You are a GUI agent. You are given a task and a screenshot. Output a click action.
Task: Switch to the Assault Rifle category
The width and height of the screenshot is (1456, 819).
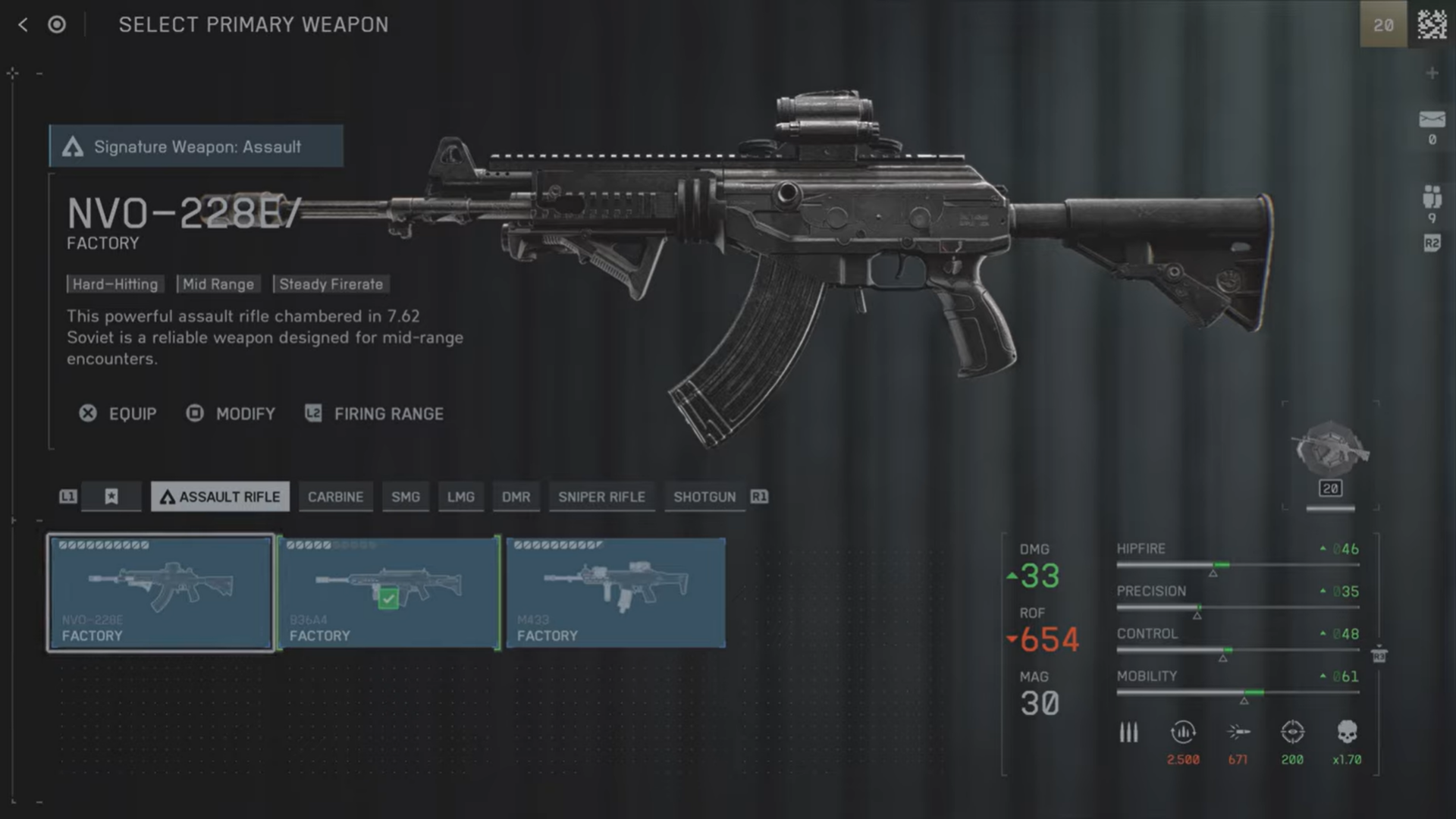click(x=220, y=497)
